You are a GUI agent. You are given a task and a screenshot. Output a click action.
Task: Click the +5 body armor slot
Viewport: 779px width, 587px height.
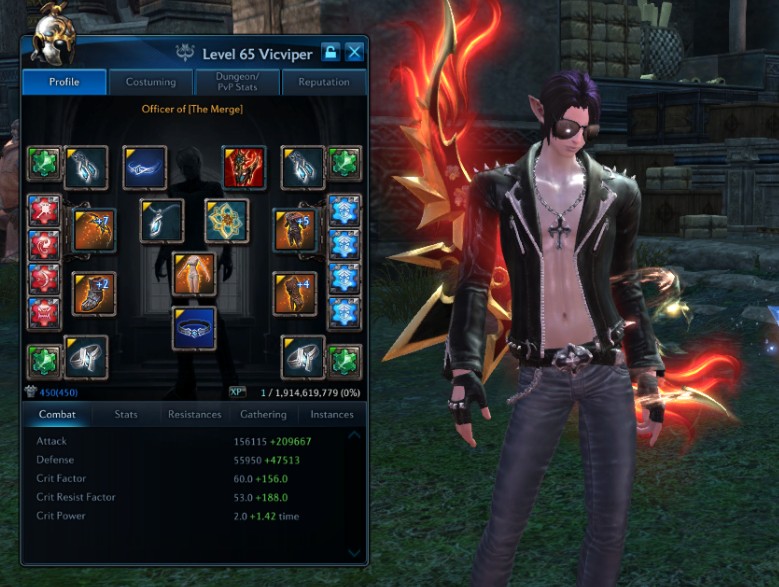pos(295,230)
